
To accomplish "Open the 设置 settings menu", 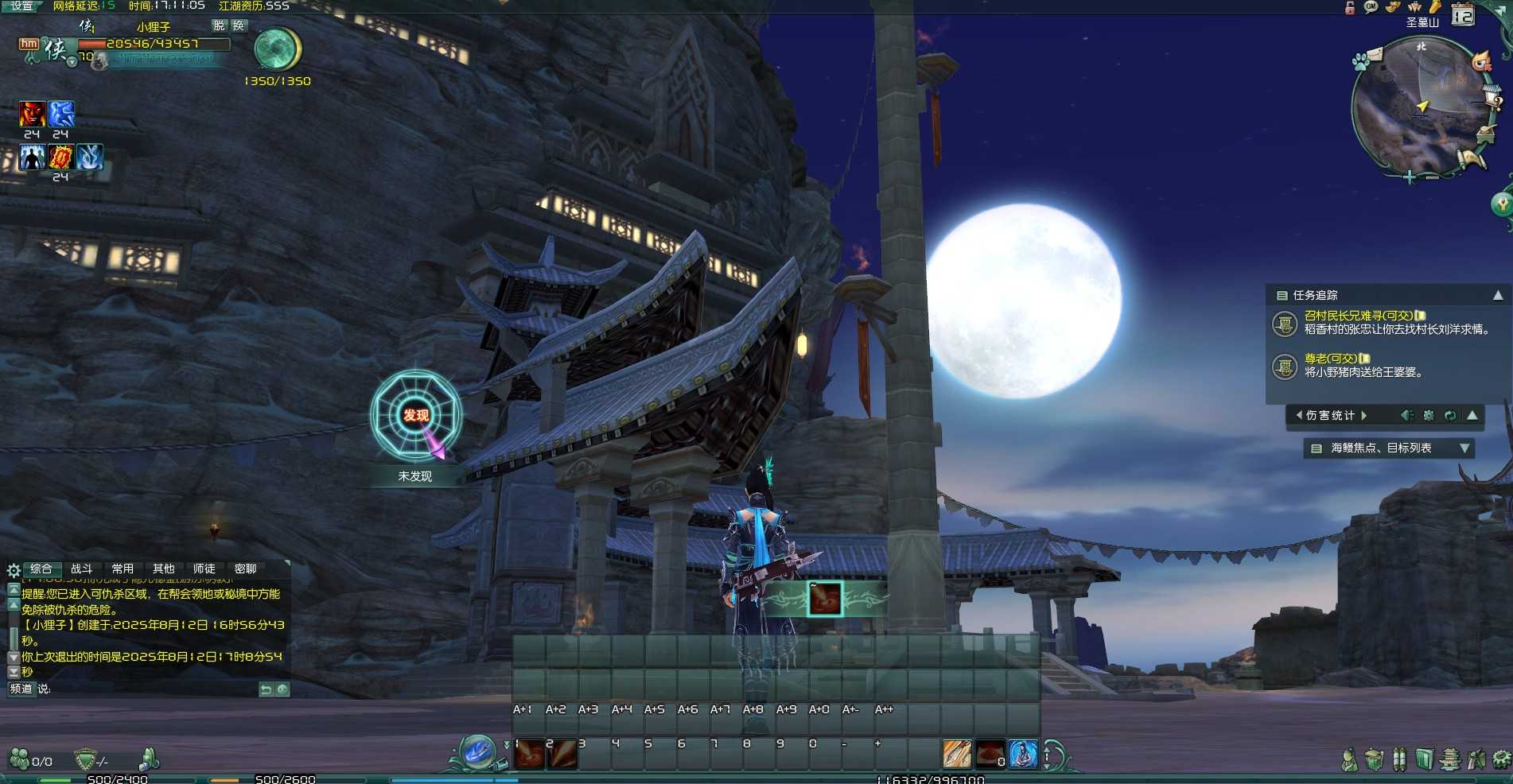I will coord(21,6).
